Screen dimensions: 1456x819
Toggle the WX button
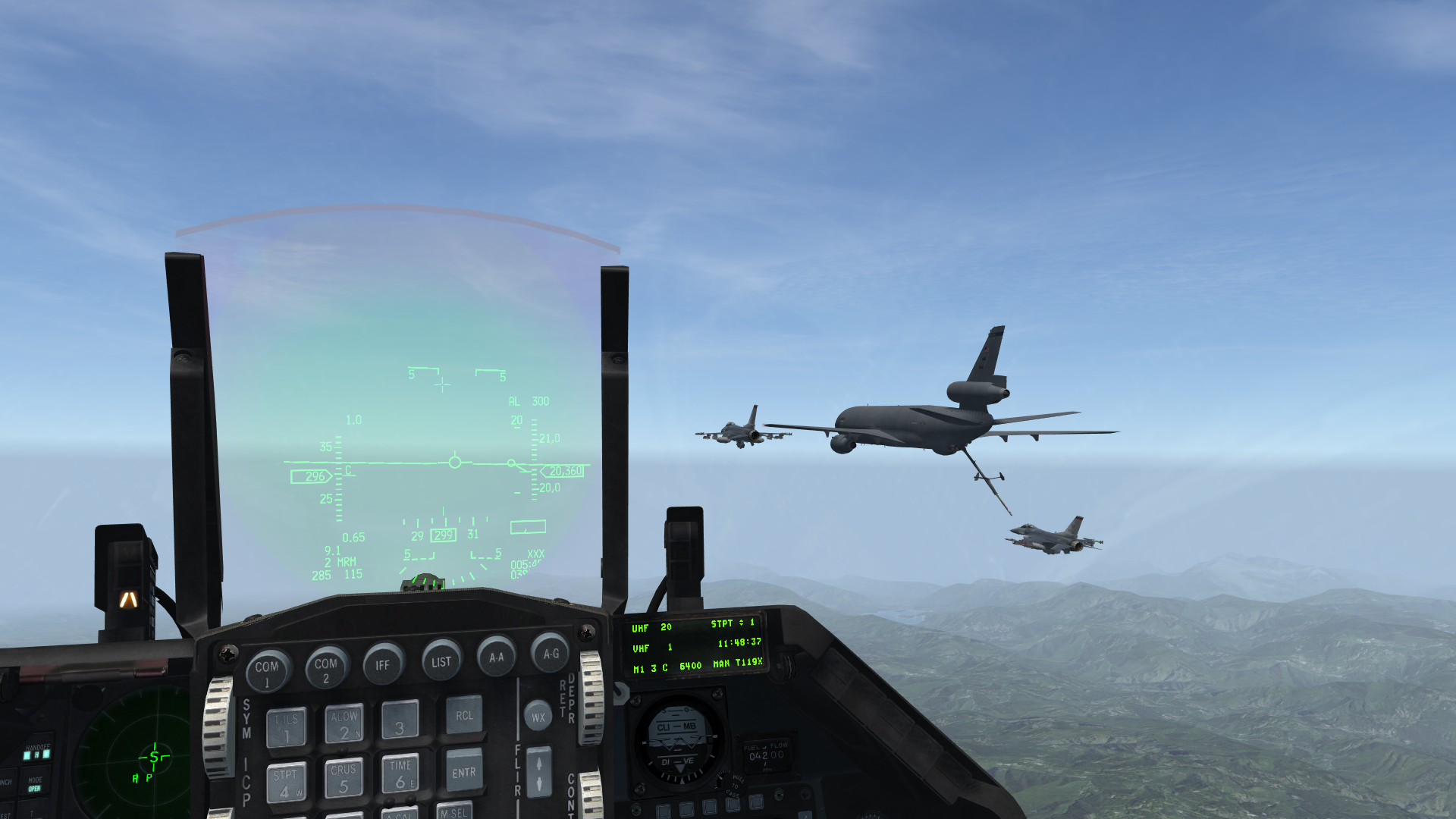[x=538, y=717]
